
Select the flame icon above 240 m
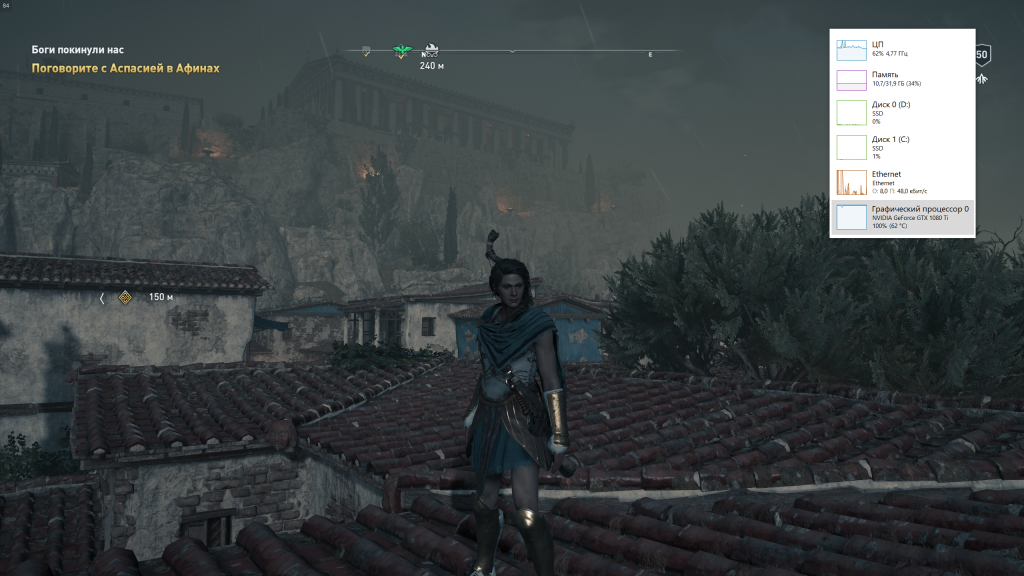click(432, 51)
